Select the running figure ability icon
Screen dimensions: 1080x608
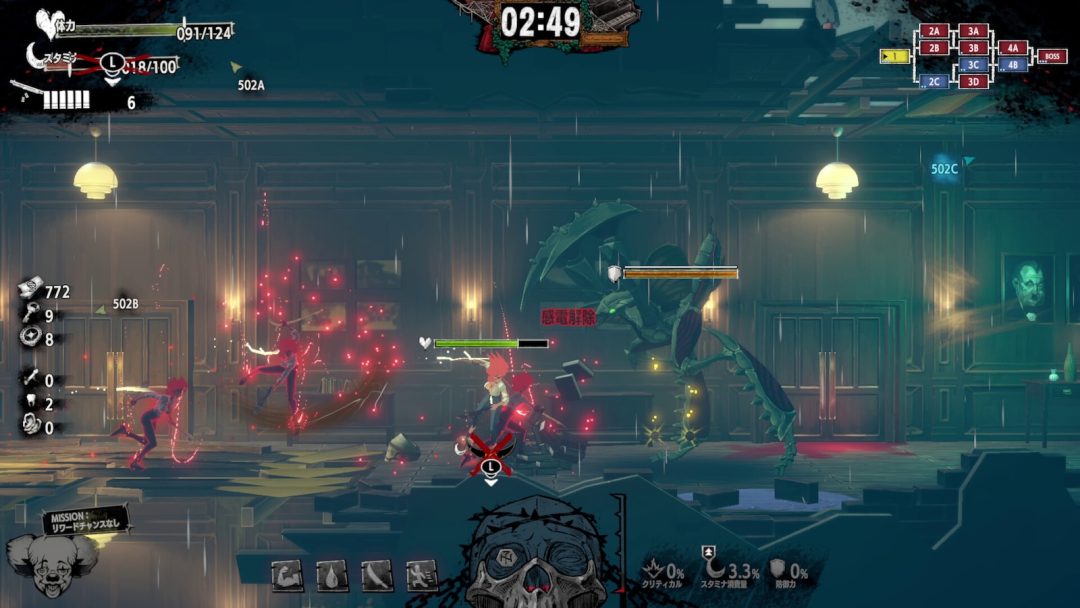tap(421, 574)
